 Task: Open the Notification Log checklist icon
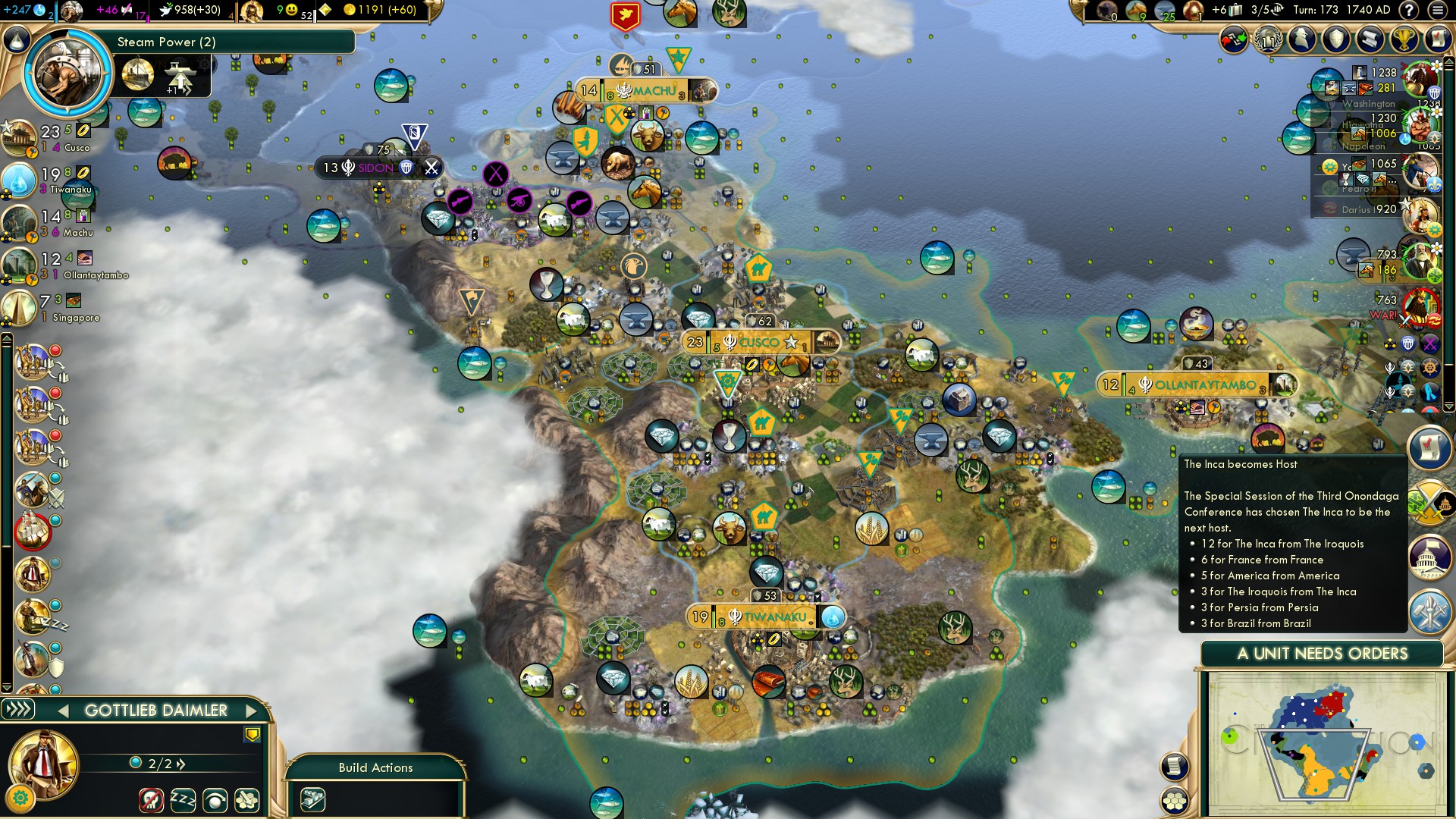(x=1437, y=39)
